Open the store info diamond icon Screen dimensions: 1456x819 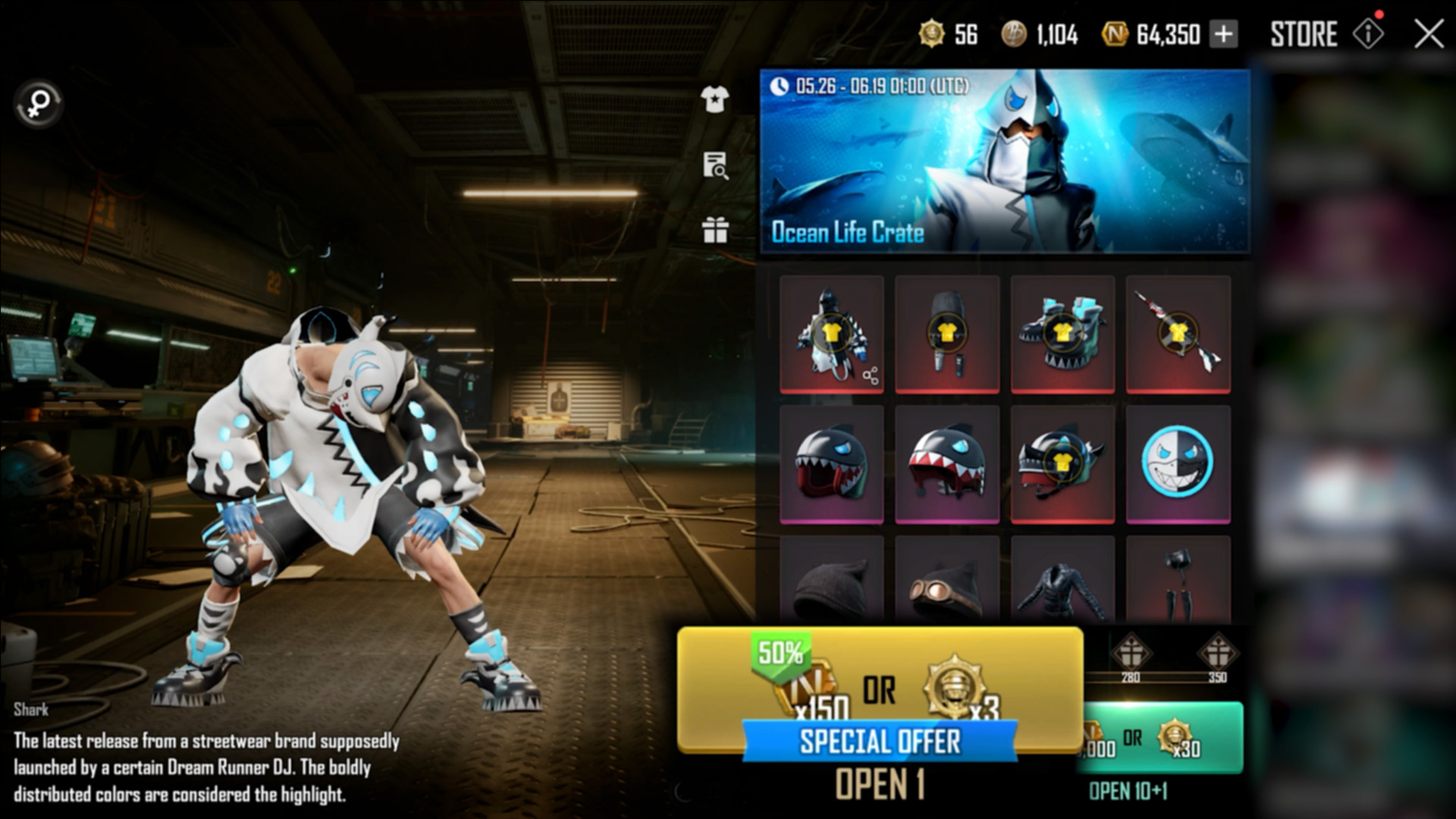coord(1369,34)
